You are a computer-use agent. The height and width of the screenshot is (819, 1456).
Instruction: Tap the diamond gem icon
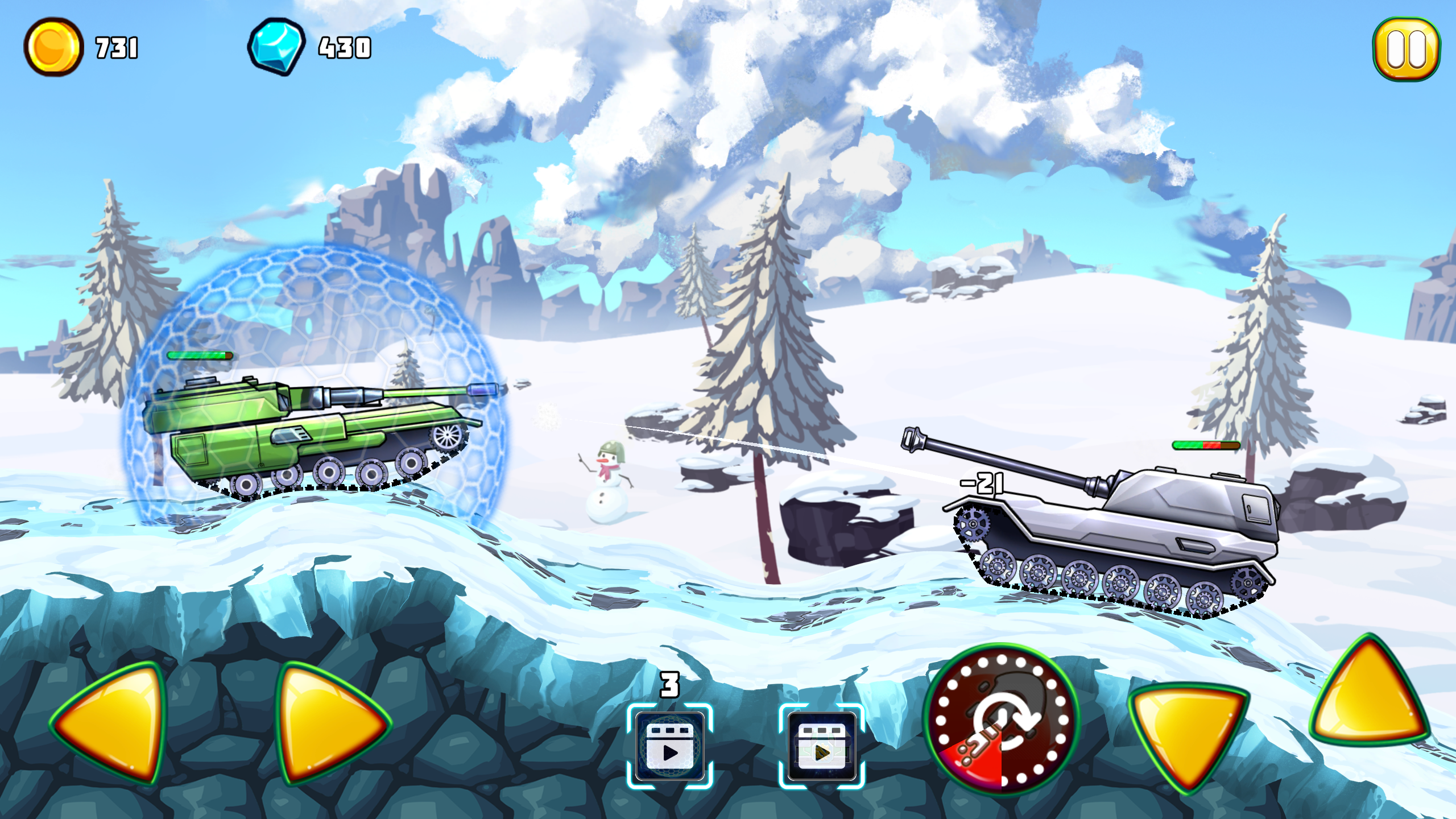point(277,48)
